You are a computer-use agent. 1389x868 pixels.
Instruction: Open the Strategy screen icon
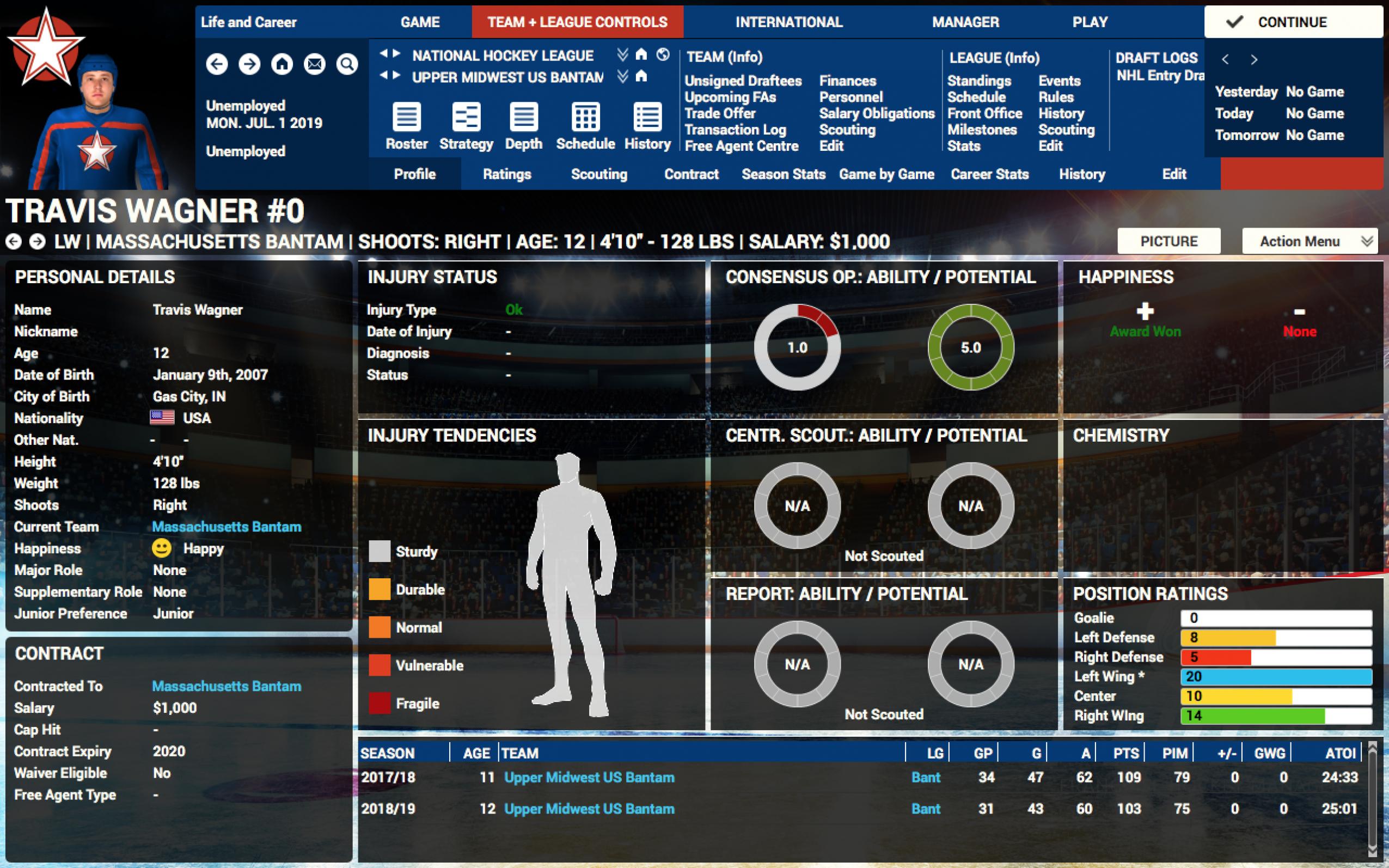click(x=466, y=126)
